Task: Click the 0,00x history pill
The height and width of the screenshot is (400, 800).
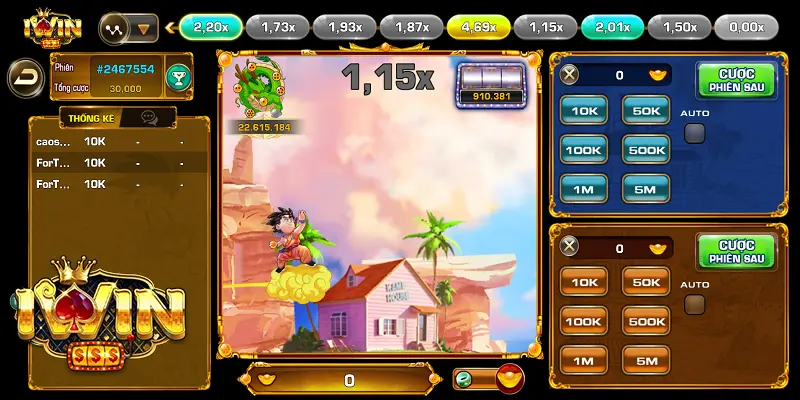Action: click(x=747, y=27)
